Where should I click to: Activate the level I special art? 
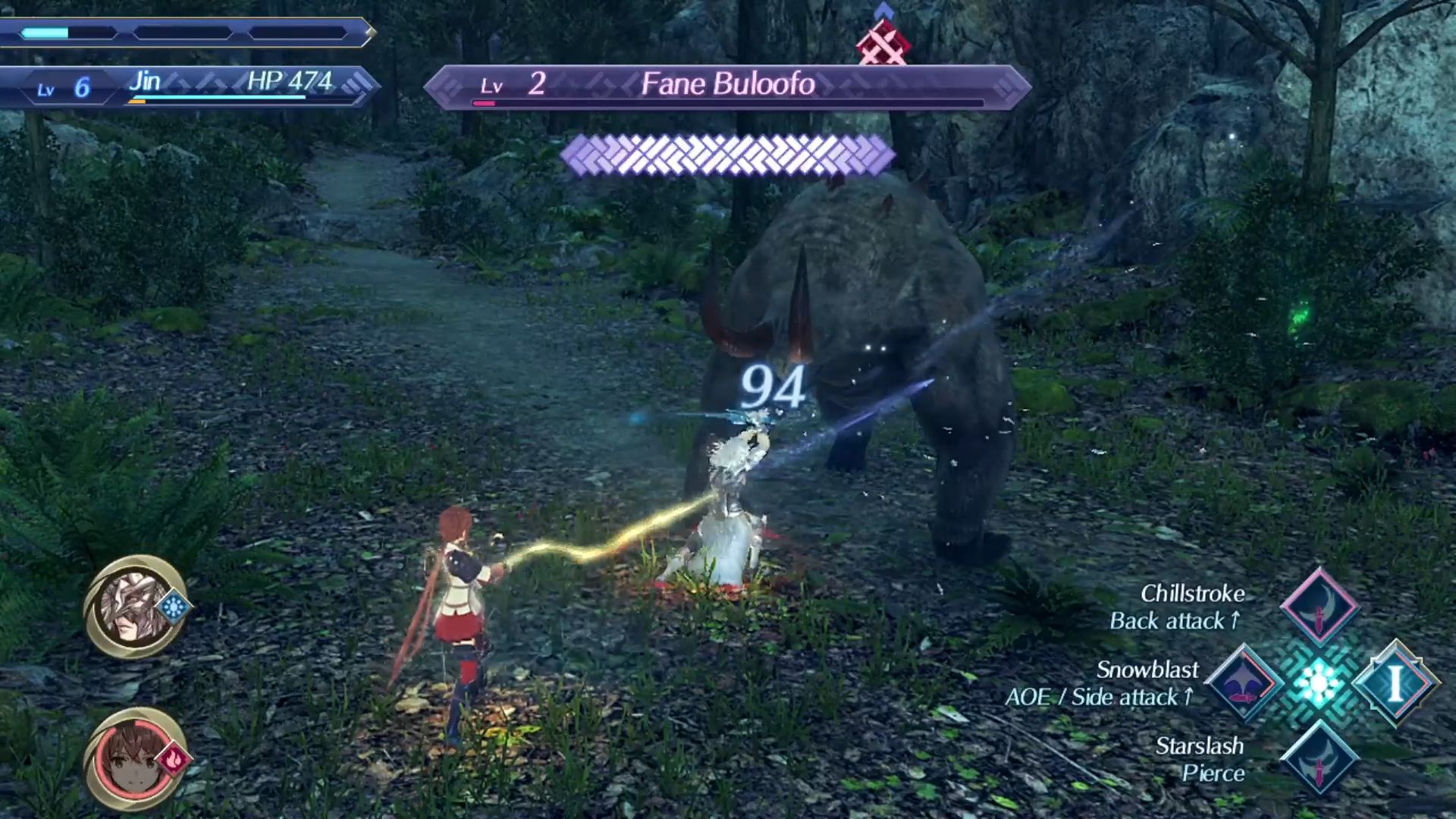pyautogui.click(x=1395, y=682)
